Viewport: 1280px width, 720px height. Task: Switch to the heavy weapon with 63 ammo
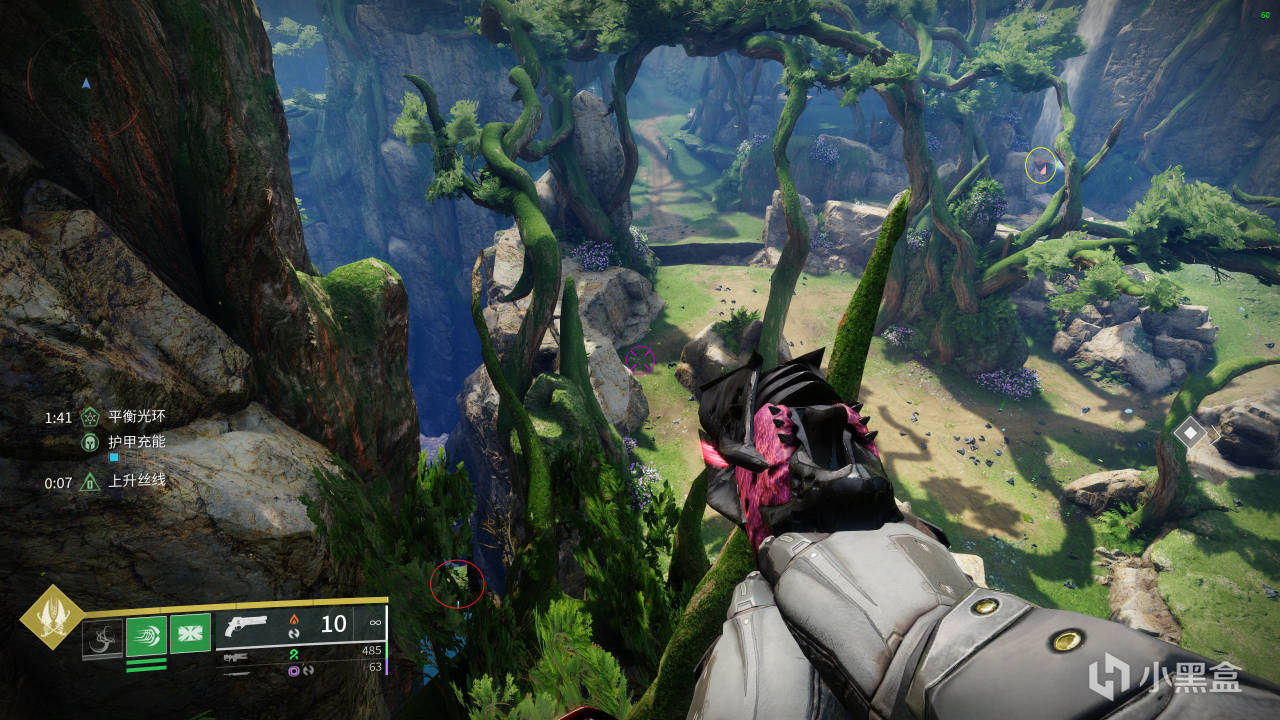pyautogui.click(x=237, y=670)
